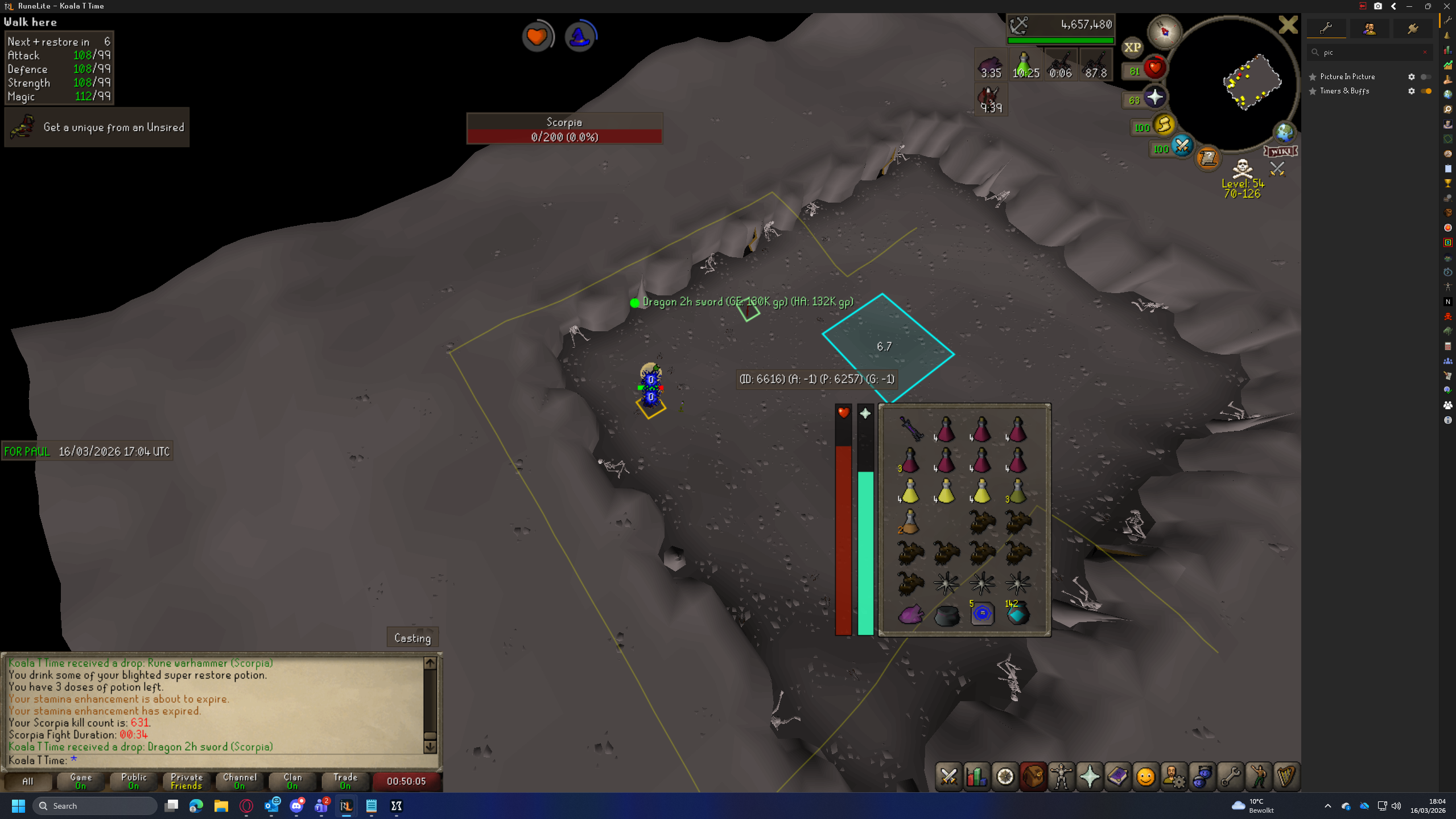Activate the special attack orb
Image resolution: width=1456 pixels, height=819 pixels.
pos(1182,146)
